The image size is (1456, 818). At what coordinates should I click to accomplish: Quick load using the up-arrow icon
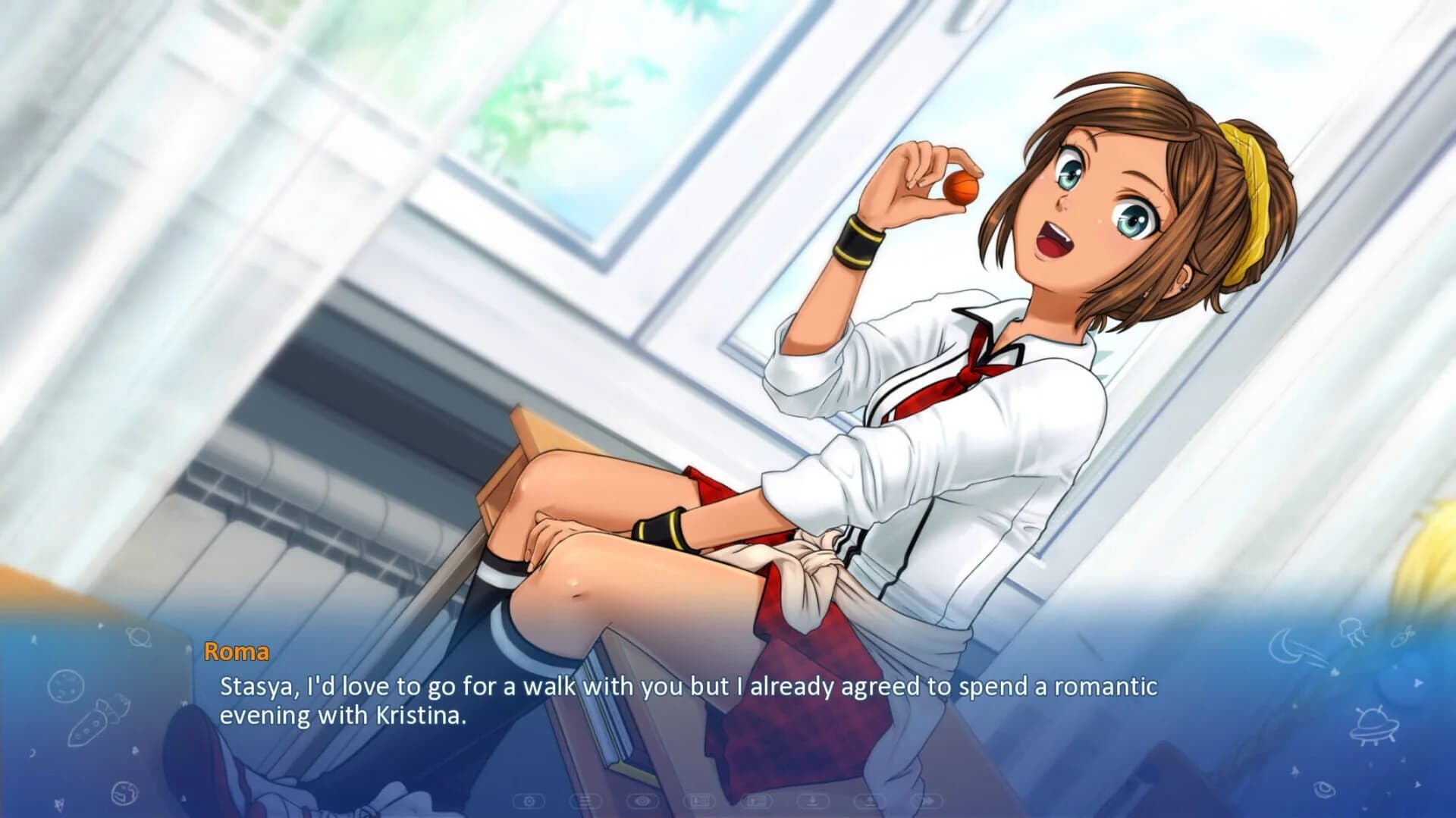[x=871, y=801]
